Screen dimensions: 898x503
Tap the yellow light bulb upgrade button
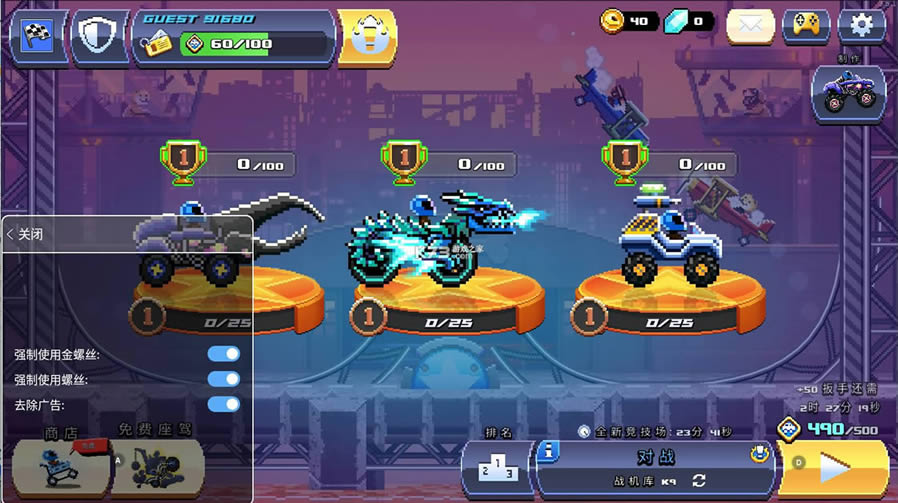click(367, 35)
